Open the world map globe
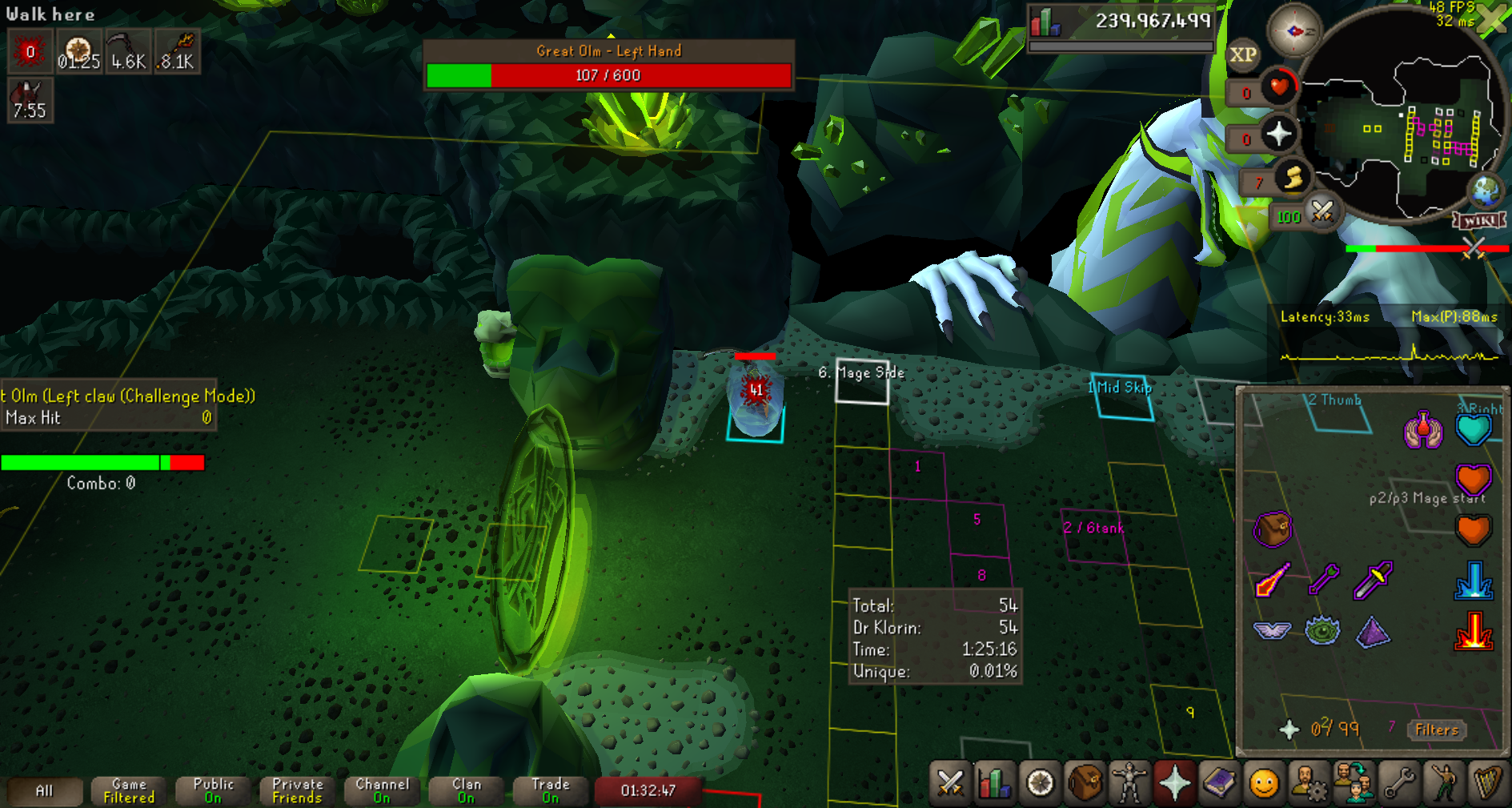This screenshot has width=1512, height=808. [1486, 190]
